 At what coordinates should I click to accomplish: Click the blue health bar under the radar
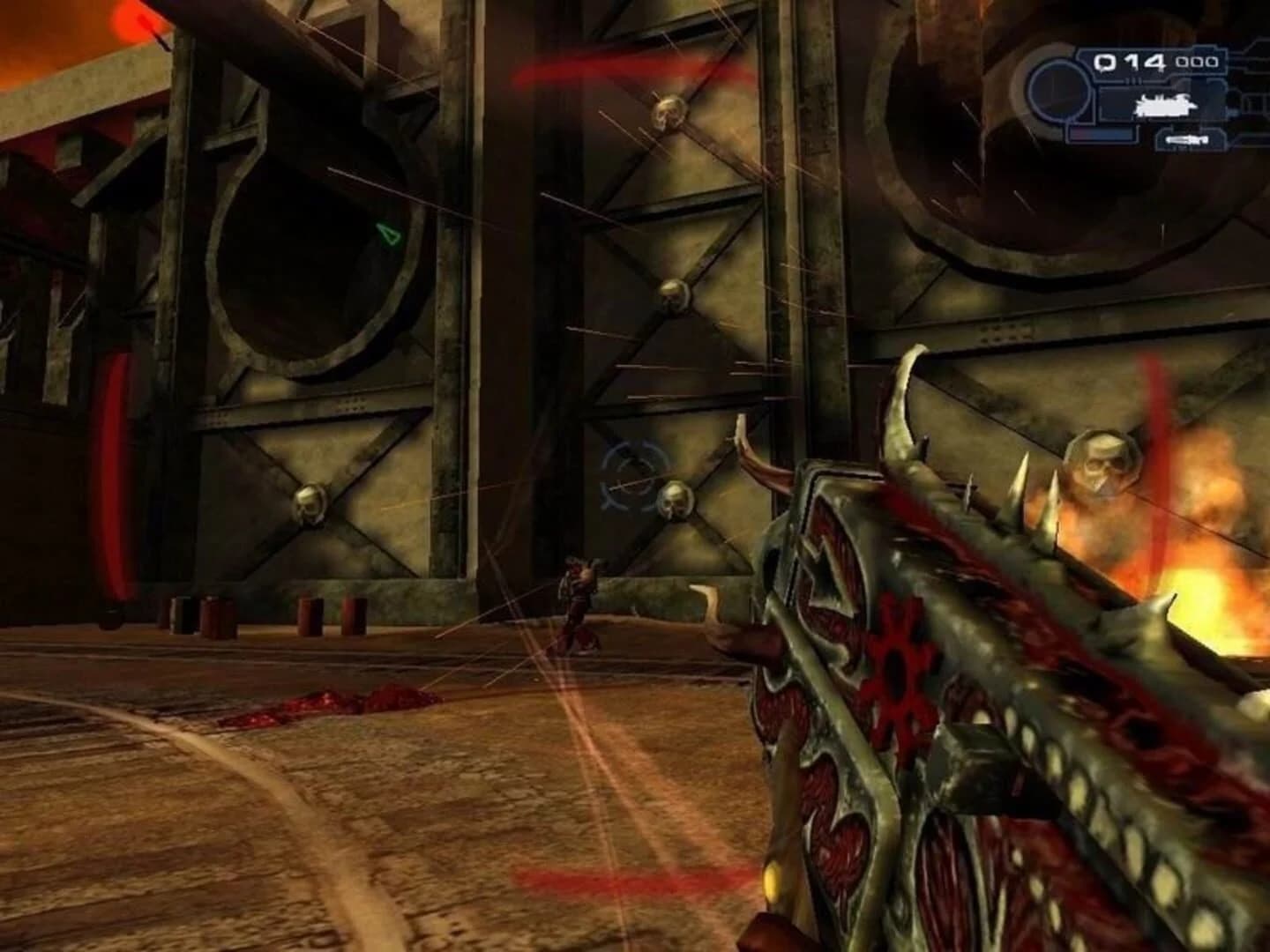1100,132
